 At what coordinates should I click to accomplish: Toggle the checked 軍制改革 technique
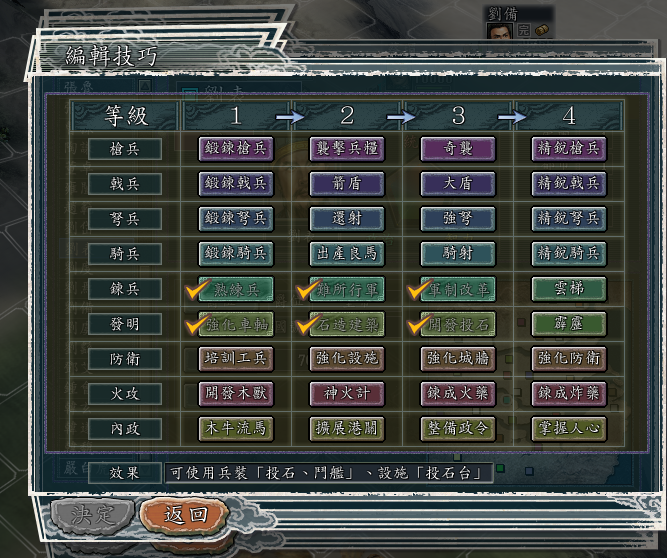(x=458, y=290)
